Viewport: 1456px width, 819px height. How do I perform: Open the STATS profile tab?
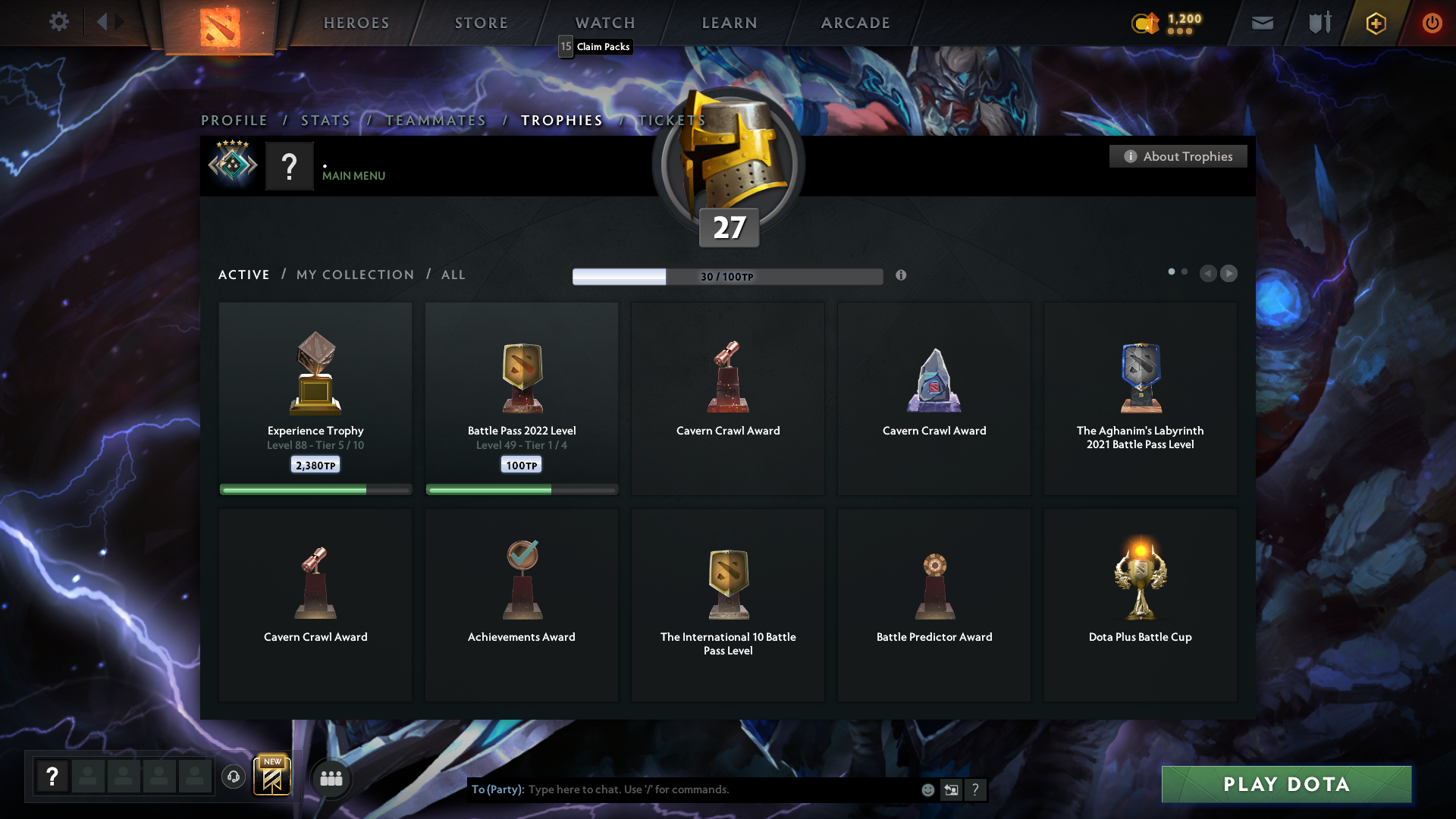tap(325, 120)
